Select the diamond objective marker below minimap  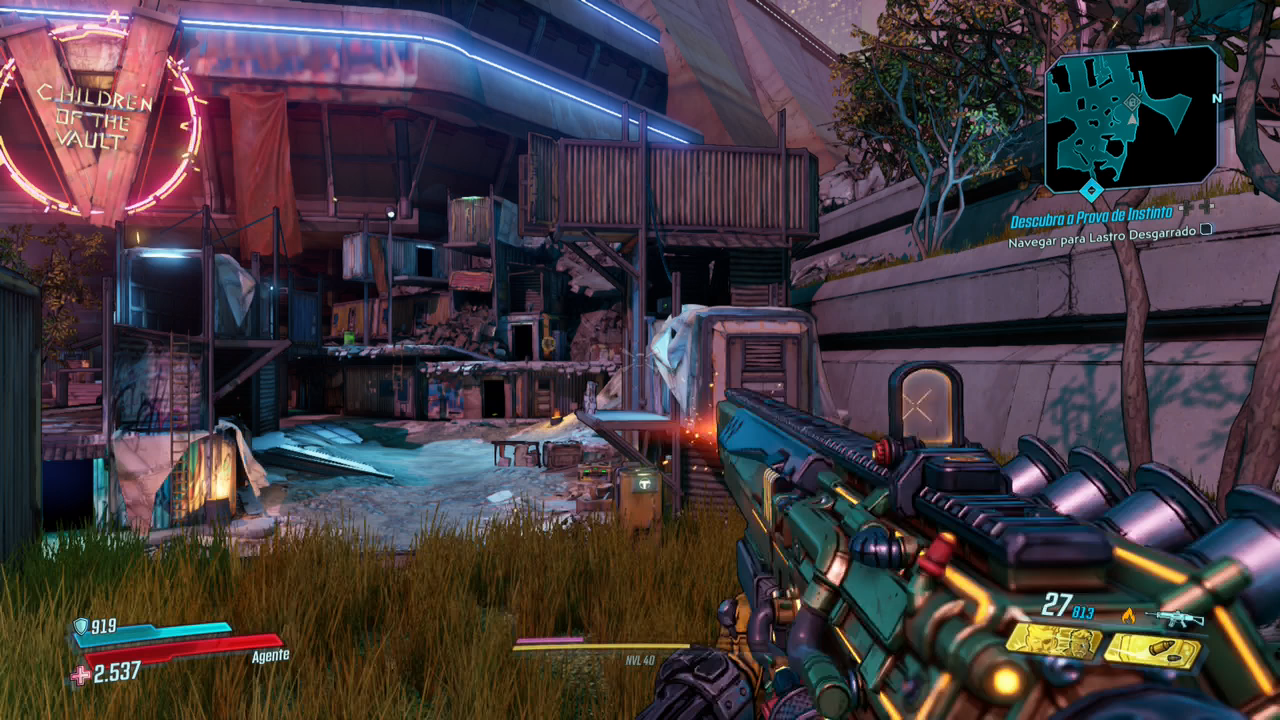(x=1091, y=190)
